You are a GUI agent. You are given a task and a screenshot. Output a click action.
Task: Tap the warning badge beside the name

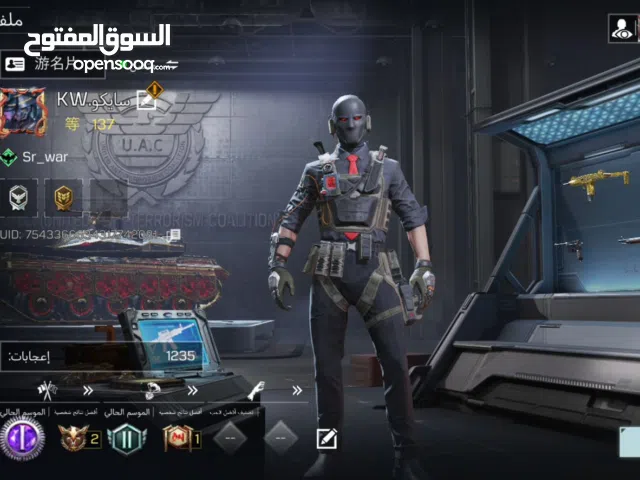(x=153, y=92)
